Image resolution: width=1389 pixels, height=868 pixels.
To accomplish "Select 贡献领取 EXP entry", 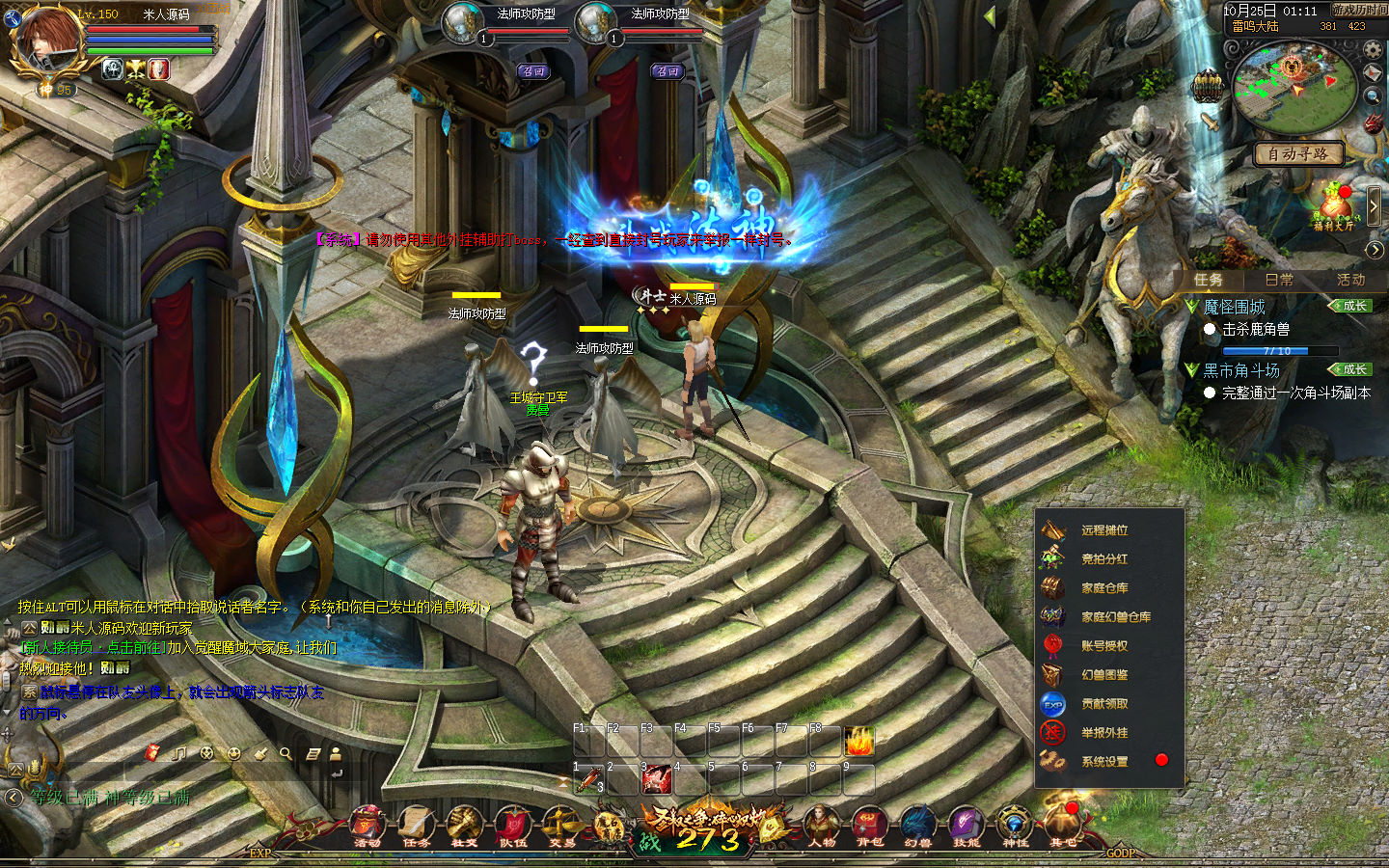I will click(1104, 704).
